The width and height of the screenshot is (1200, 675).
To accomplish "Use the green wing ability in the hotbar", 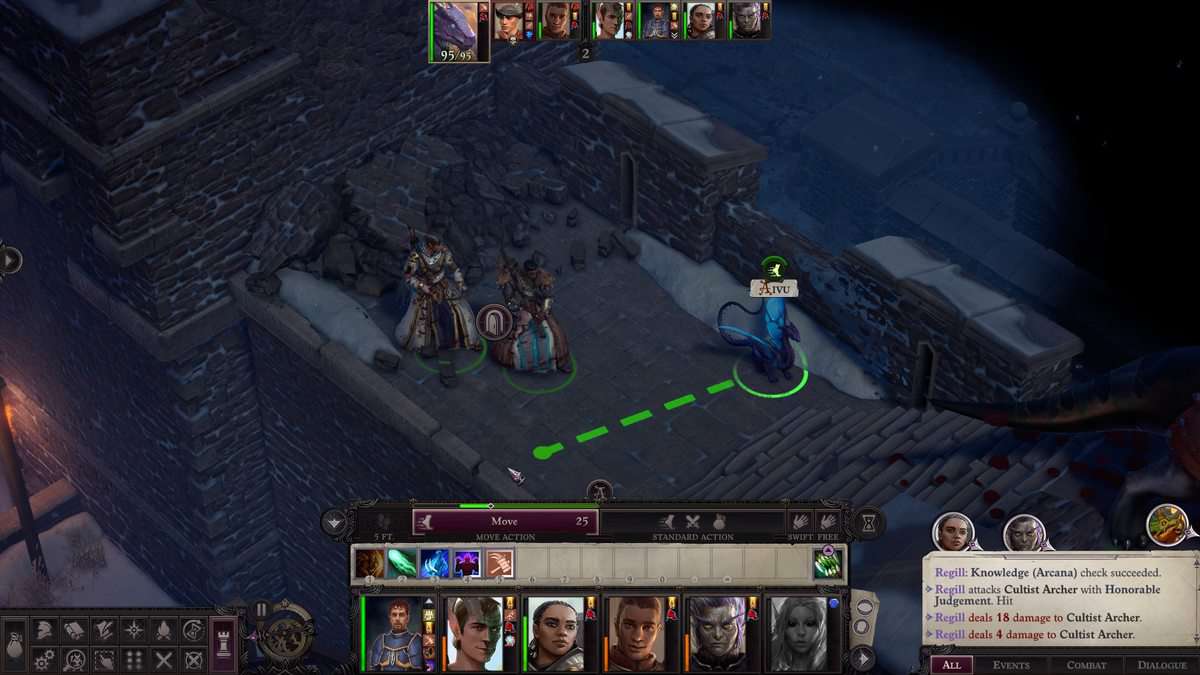I will [402, 564].
